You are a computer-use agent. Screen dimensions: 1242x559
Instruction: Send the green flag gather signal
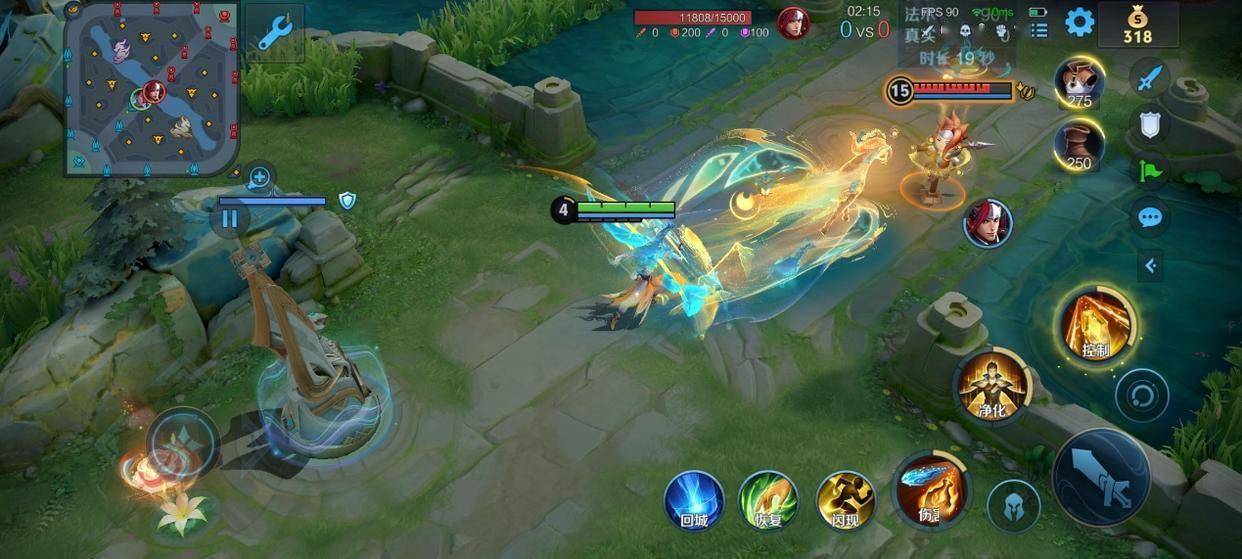pyautogui.click(x=1150, y=170)
